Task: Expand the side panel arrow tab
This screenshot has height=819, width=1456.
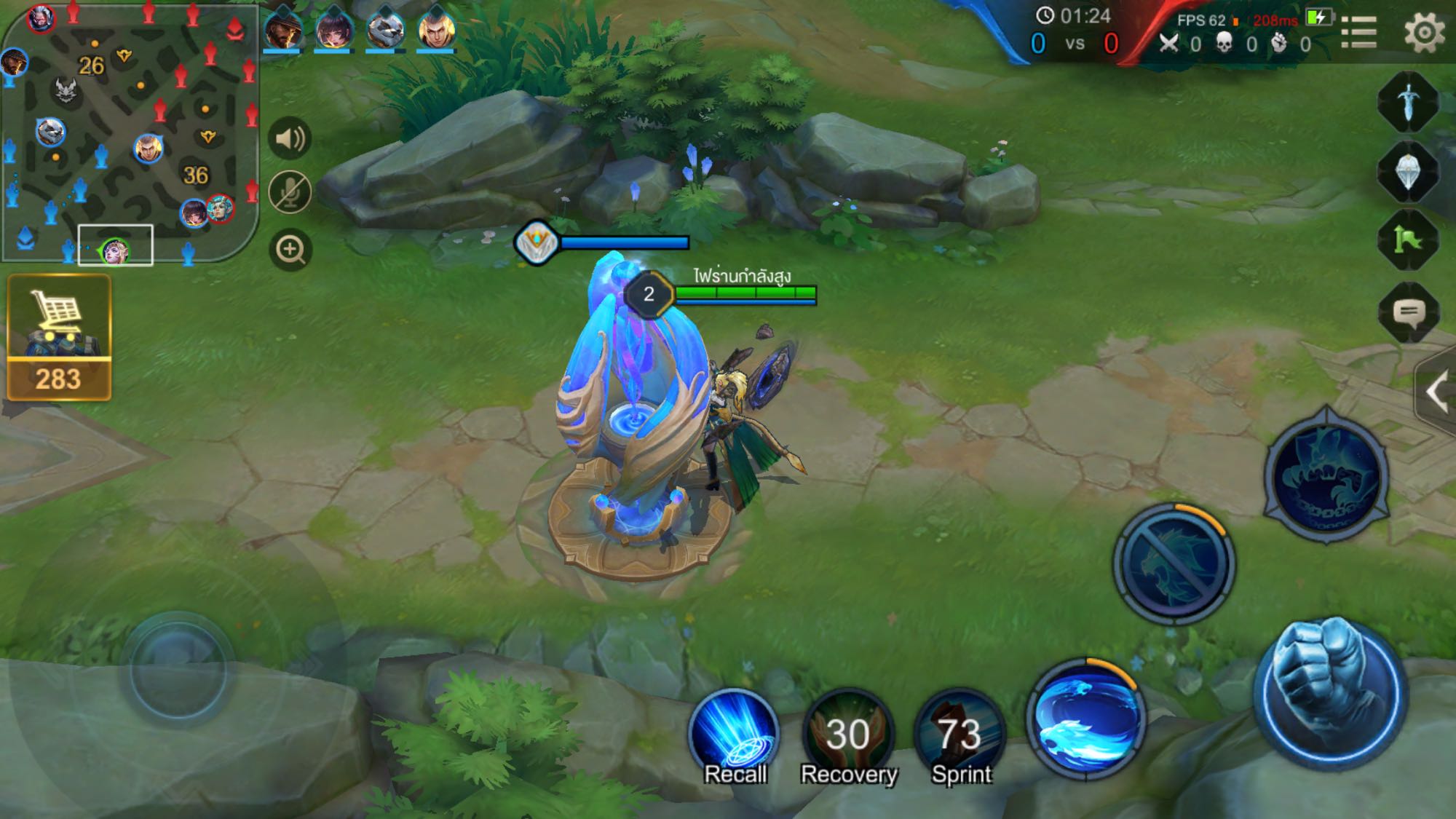Action: coord(1436,392)
